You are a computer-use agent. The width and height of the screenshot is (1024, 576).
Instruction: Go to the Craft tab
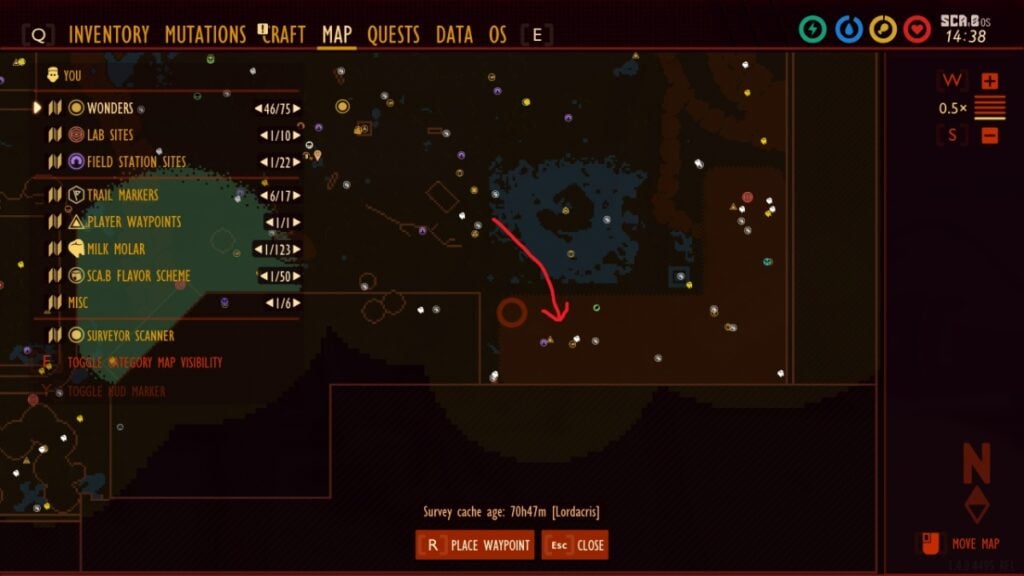pyautogui.click(x=285, y=35)
